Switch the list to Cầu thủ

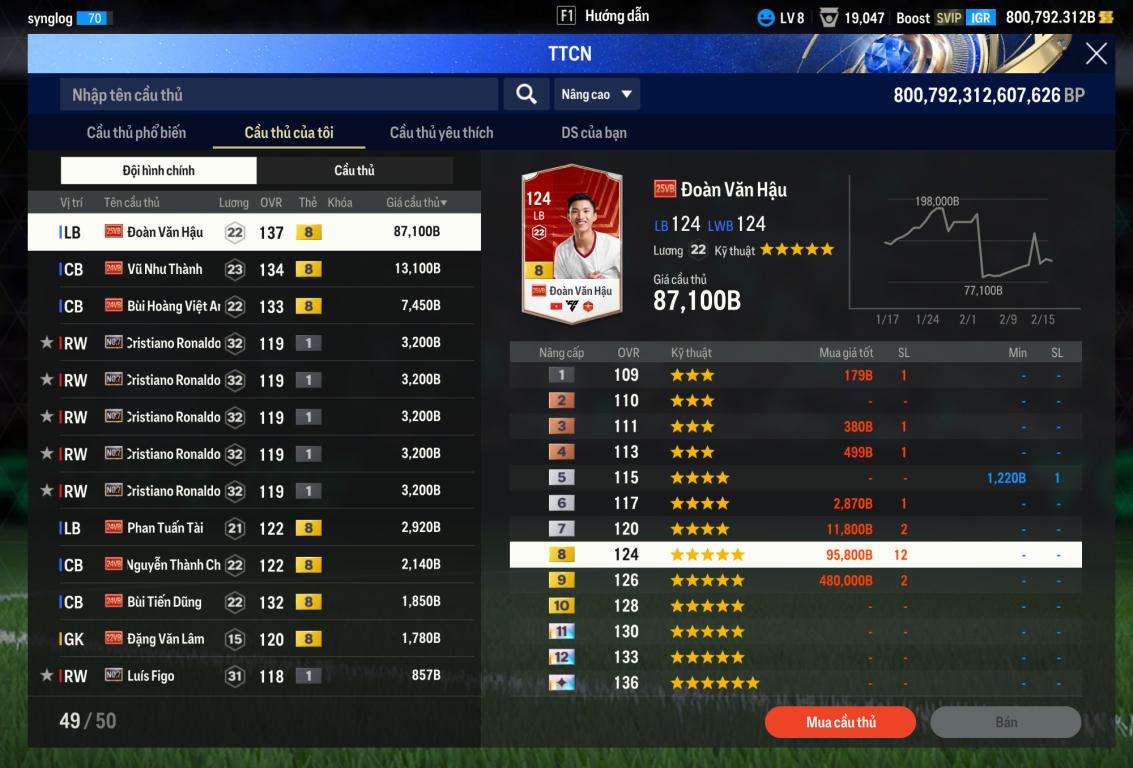coord(354,171)
